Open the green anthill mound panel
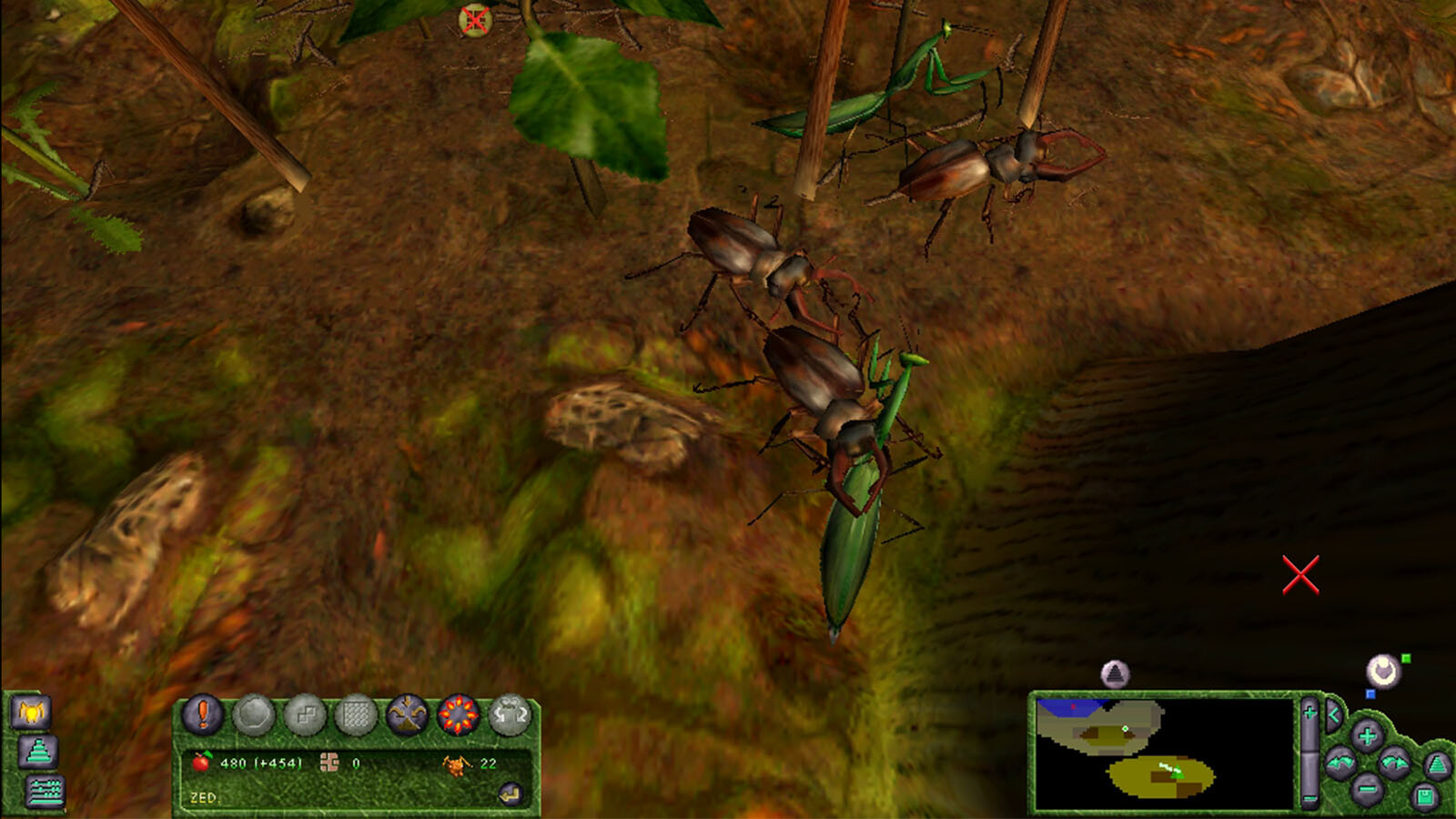This screenshot has height=819, width=1456. (x=38, y=752)
